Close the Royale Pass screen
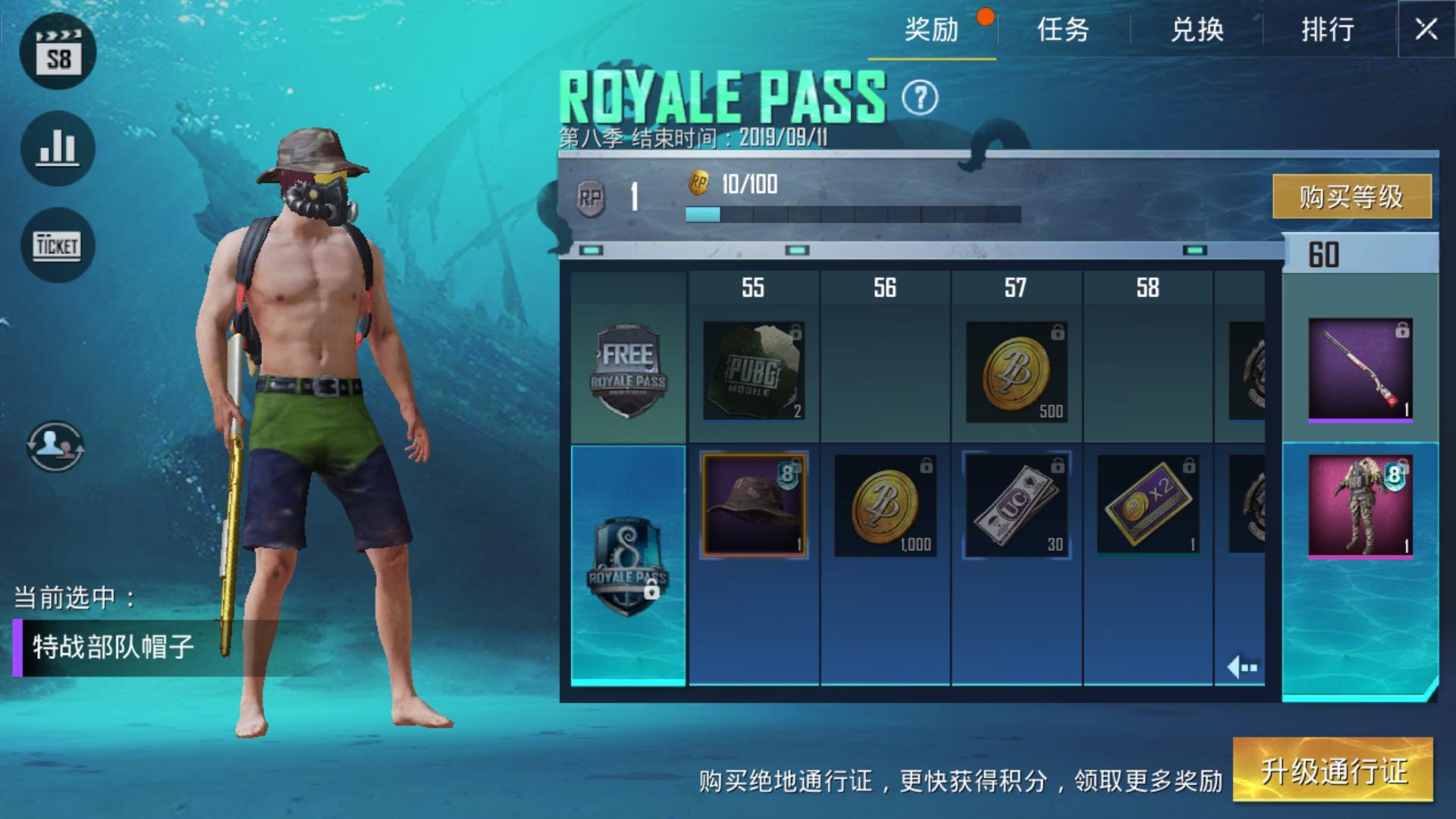 tap(1426, 30)
